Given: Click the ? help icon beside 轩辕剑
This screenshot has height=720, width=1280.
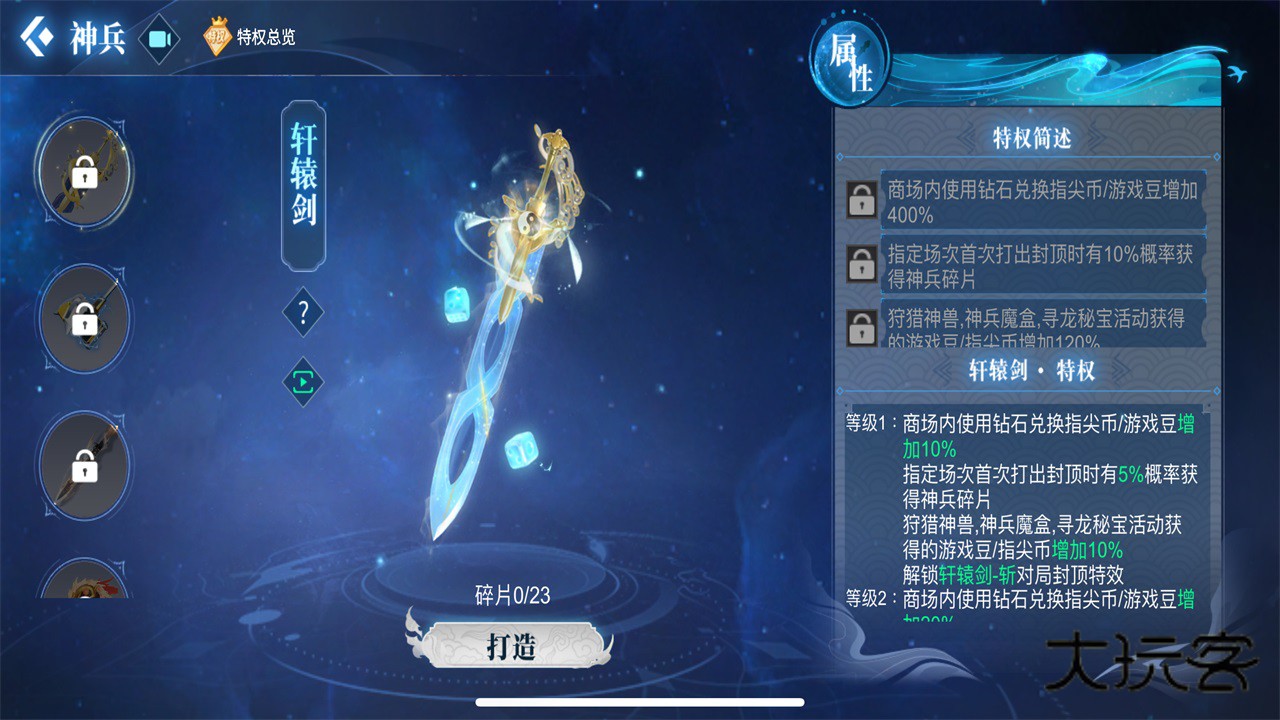Looking at the screenshot, I should pos(301,312).
